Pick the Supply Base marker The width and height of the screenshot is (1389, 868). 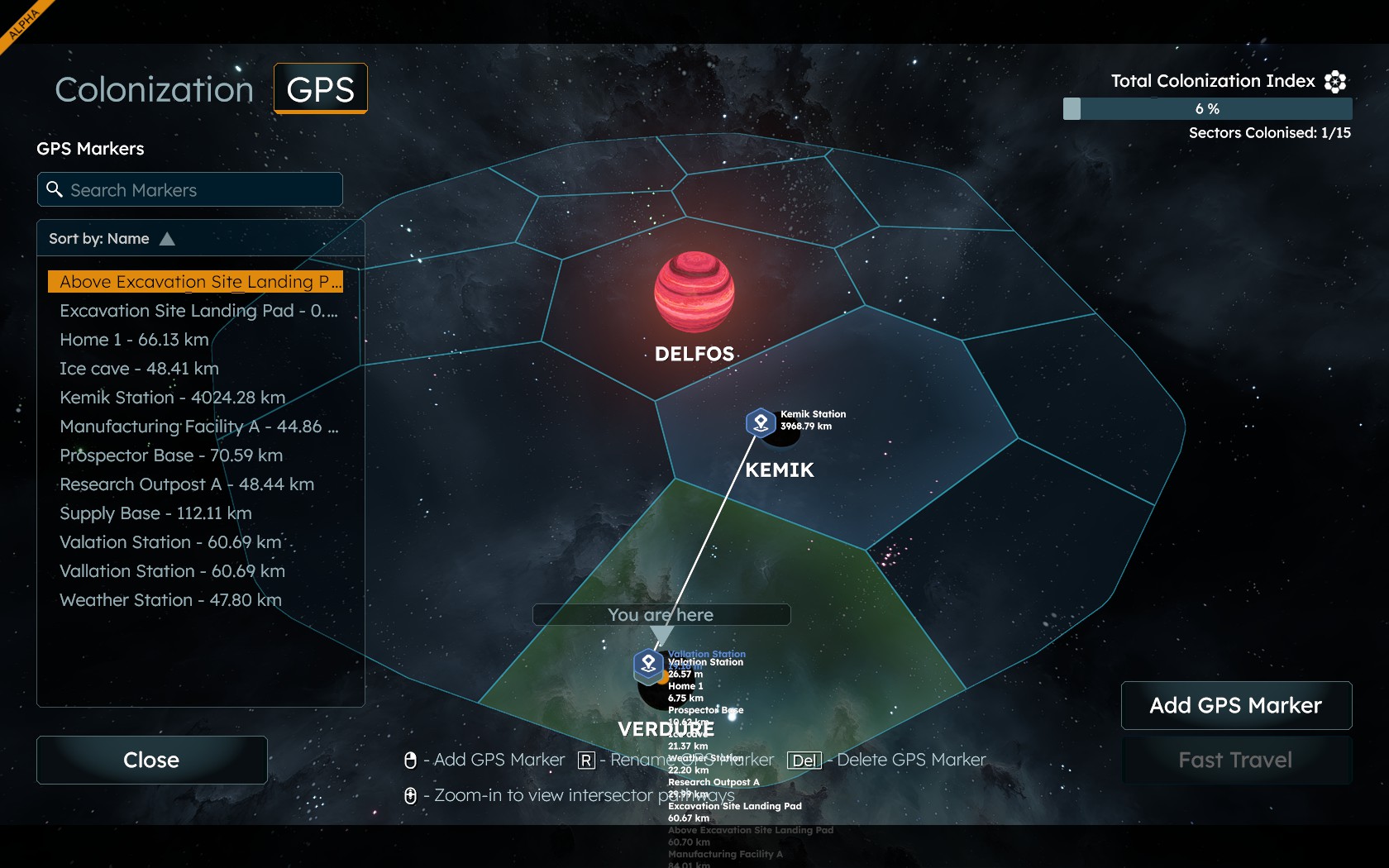tap(155, 513)
